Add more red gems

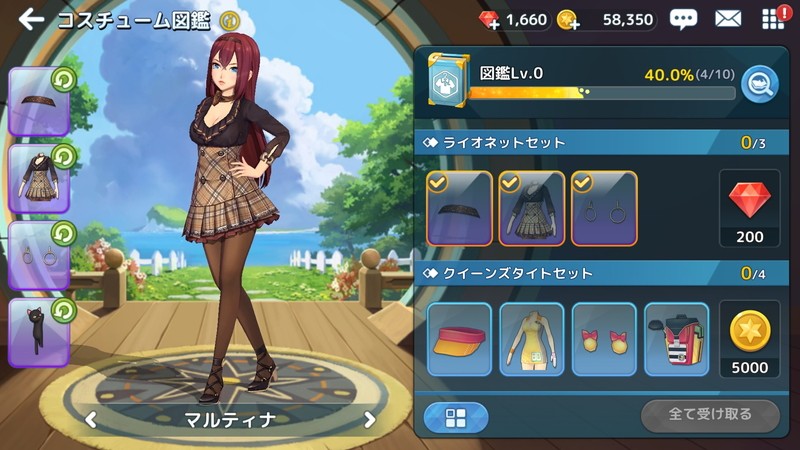point(490,20)
